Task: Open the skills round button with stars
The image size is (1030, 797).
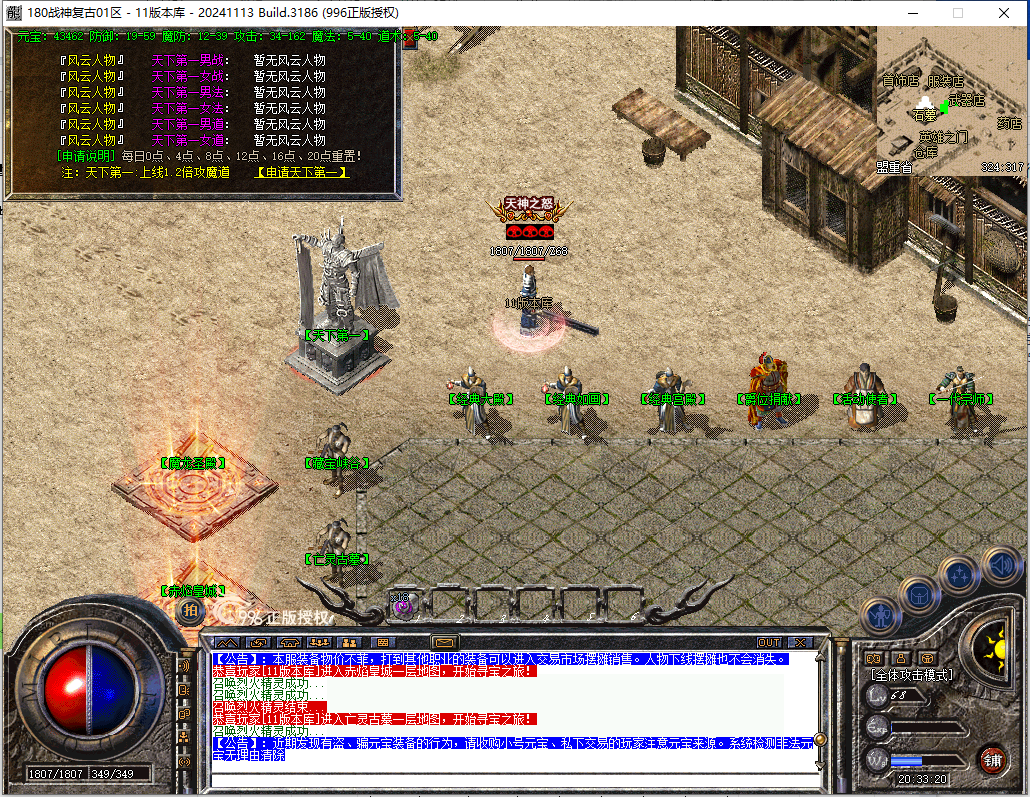Action: pos(959,575)
